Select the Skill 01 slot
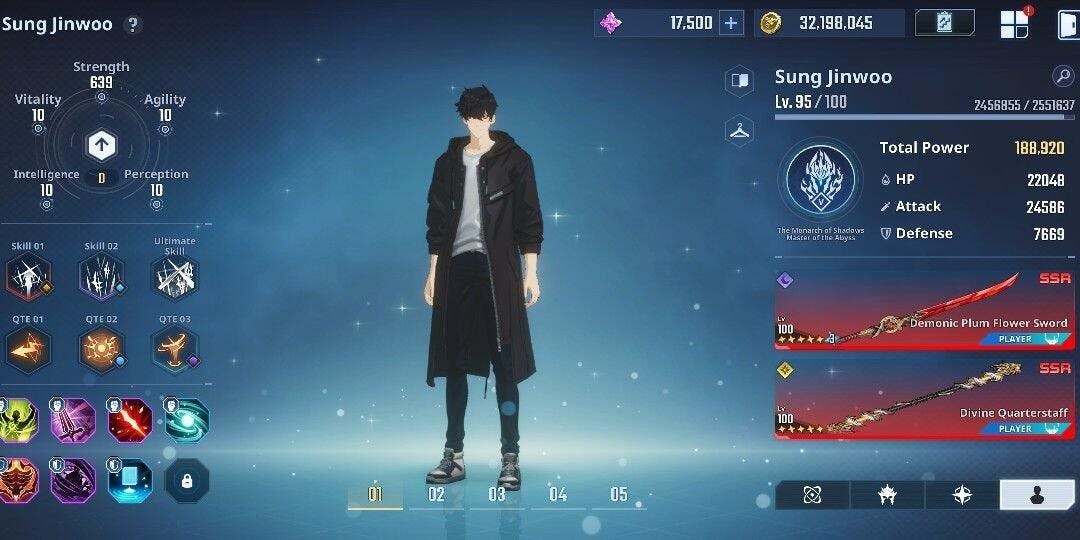Viewport: 1080px width, 540px height. pos(28,276)
